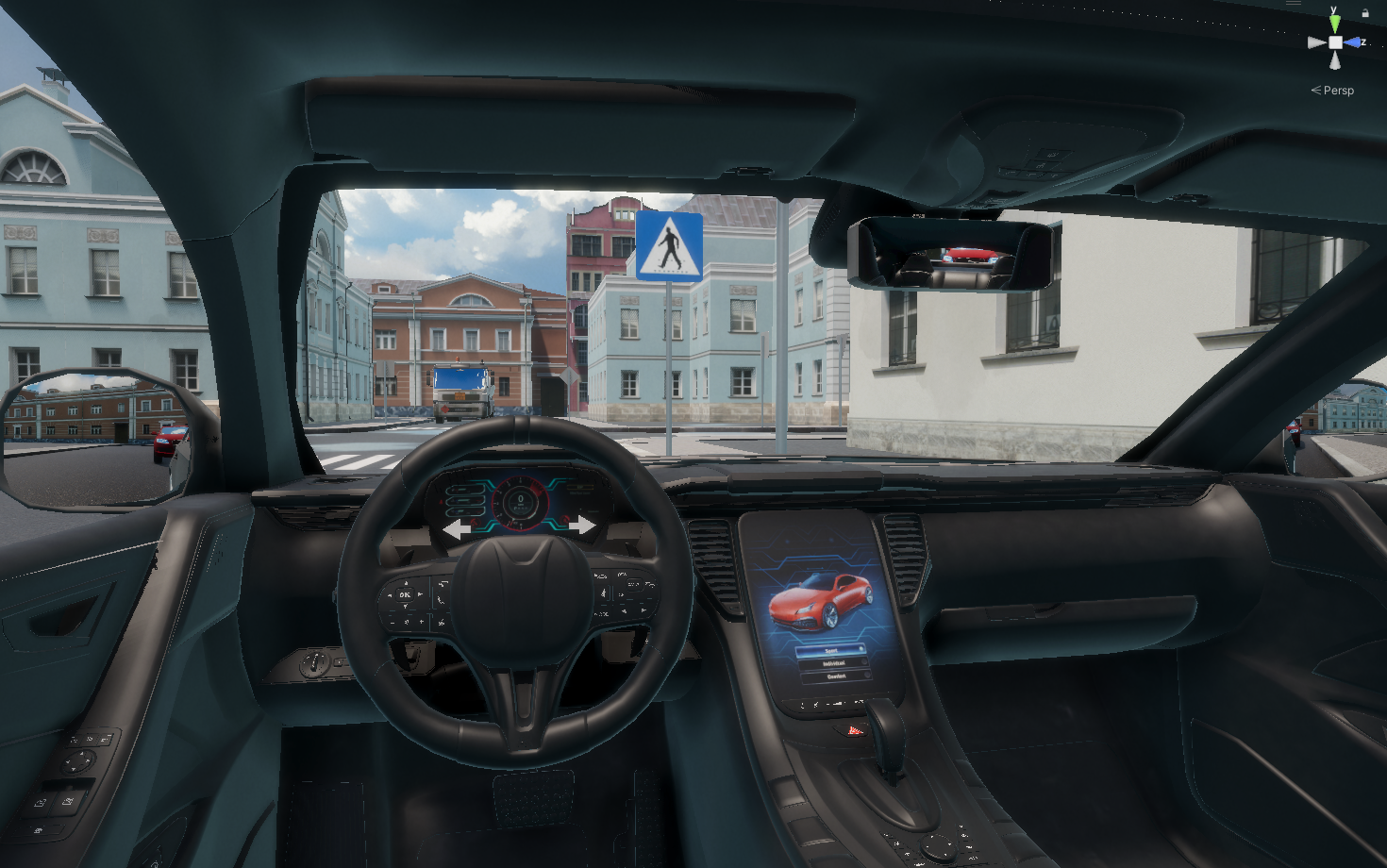The height and width of the screenshot is (868, 1387).
Task: Activate the left turn signal arrow
Action: click(x=458, y=528)
